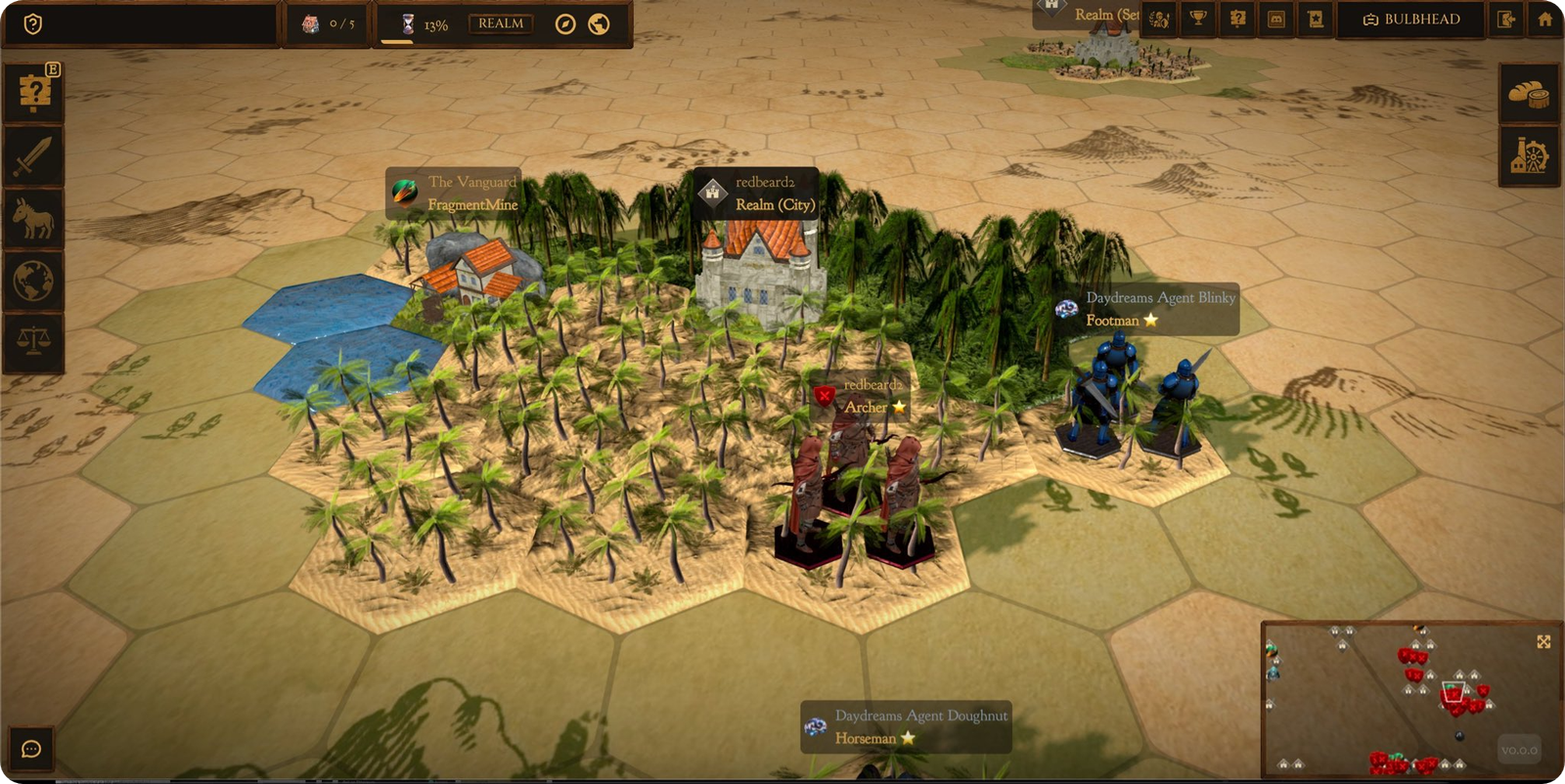
Task: Select the compass icon in top bar
Action: tap(565, 24)
